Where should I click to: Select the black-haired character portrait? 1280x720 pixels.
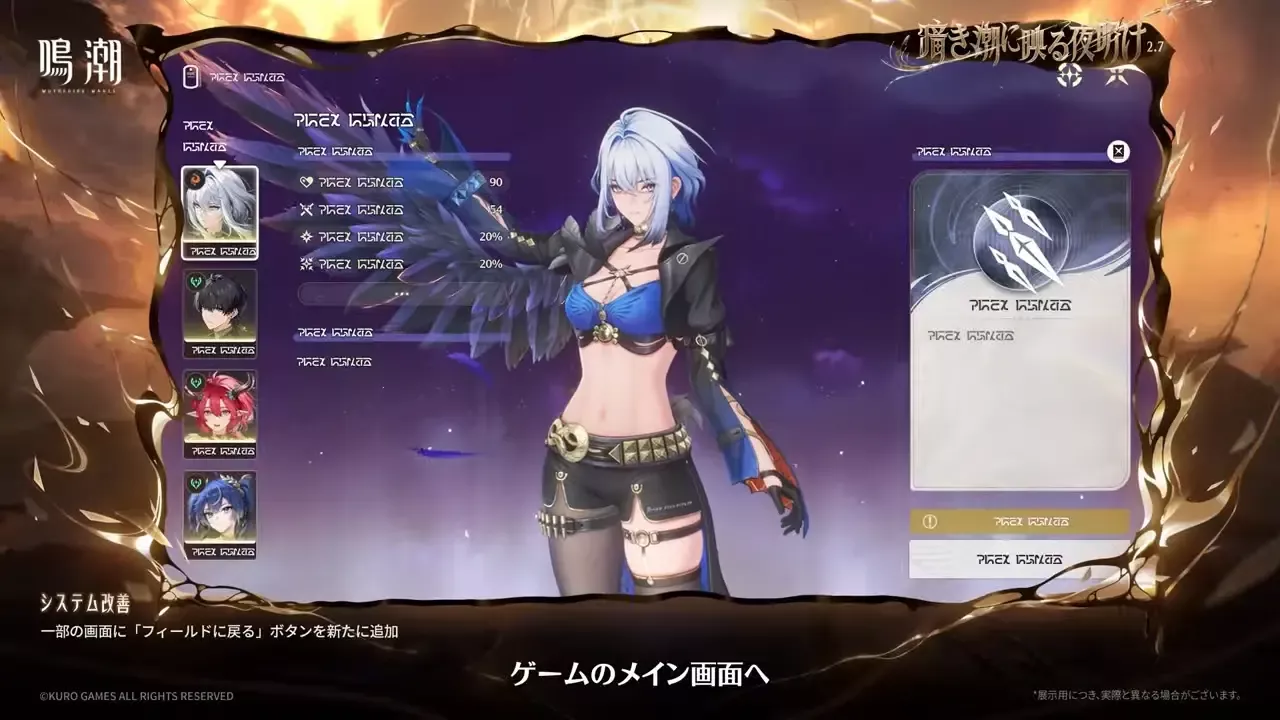[220, 315]
